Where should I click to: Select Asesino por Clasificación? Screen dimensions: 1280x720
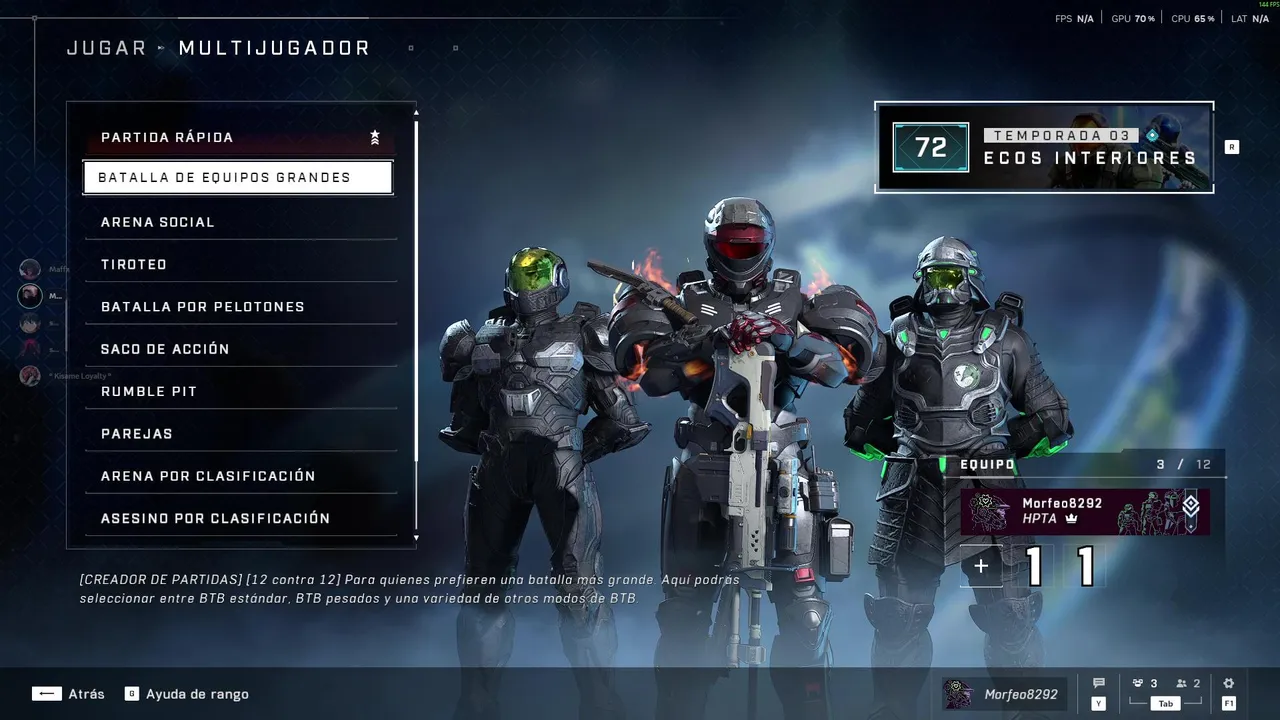click(238, 518)
